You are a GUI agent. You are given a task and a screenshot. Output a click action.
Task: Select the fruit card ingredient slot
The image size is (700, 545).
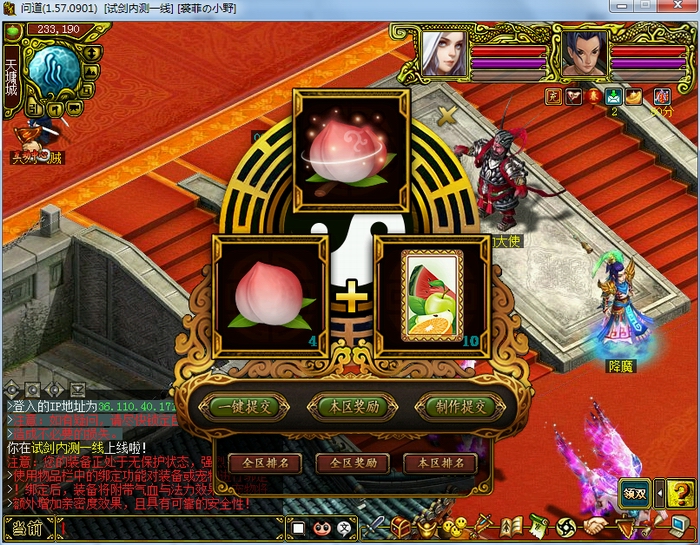tap(431, 292)
